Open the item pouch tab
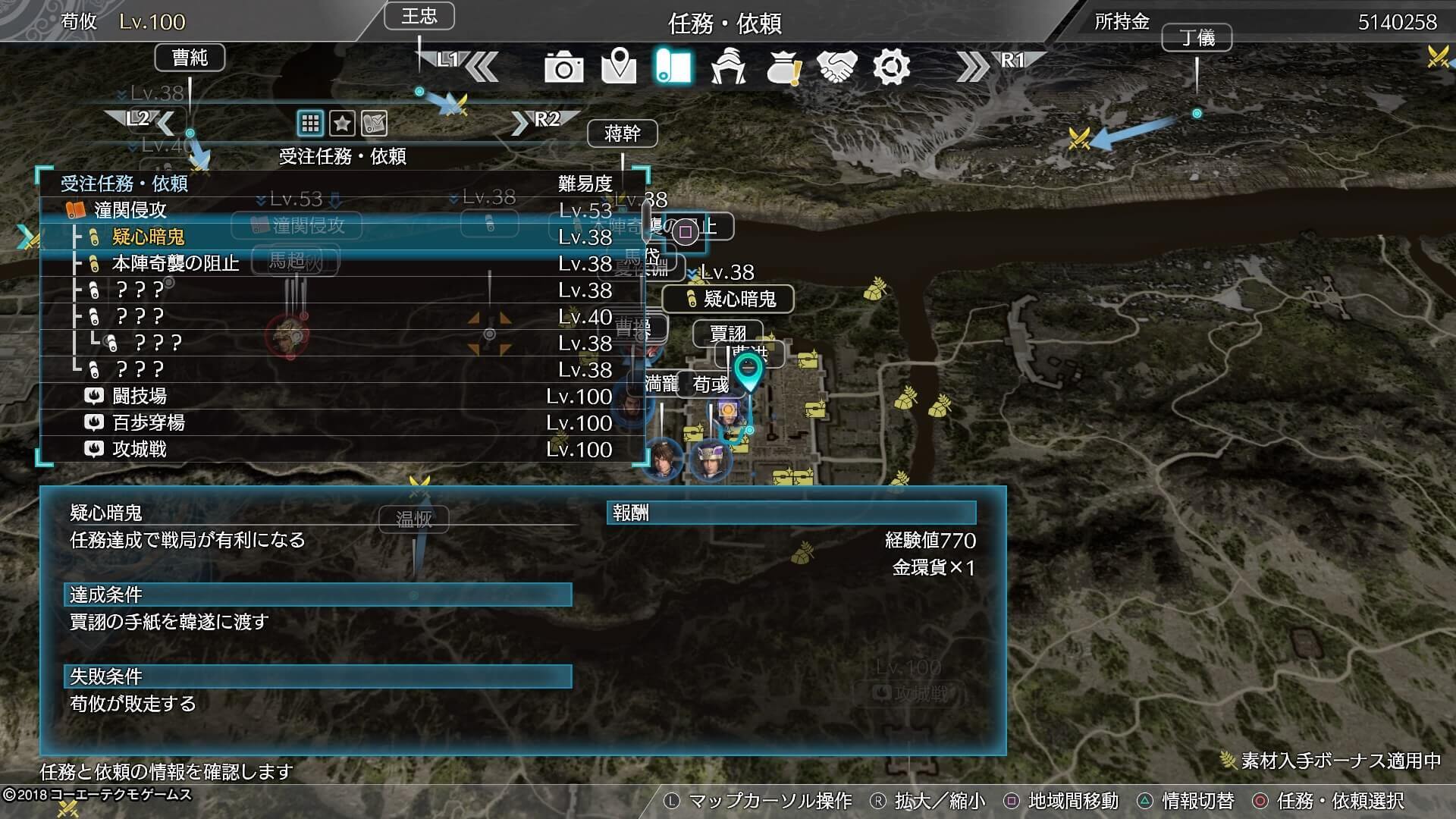 tap(783, 67)
